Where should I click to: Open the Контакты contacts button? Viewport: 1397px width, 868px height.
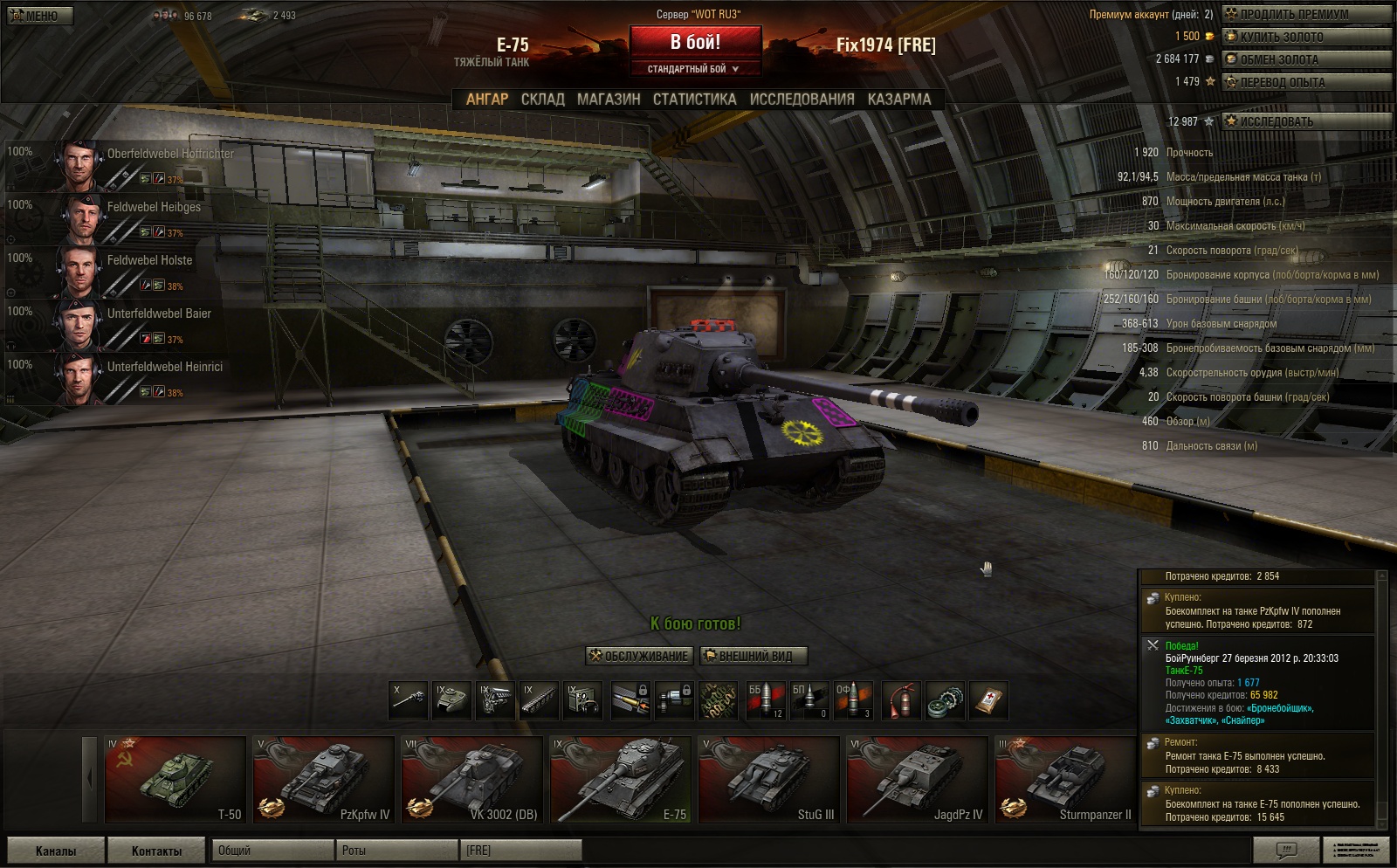tap(157, 851)
